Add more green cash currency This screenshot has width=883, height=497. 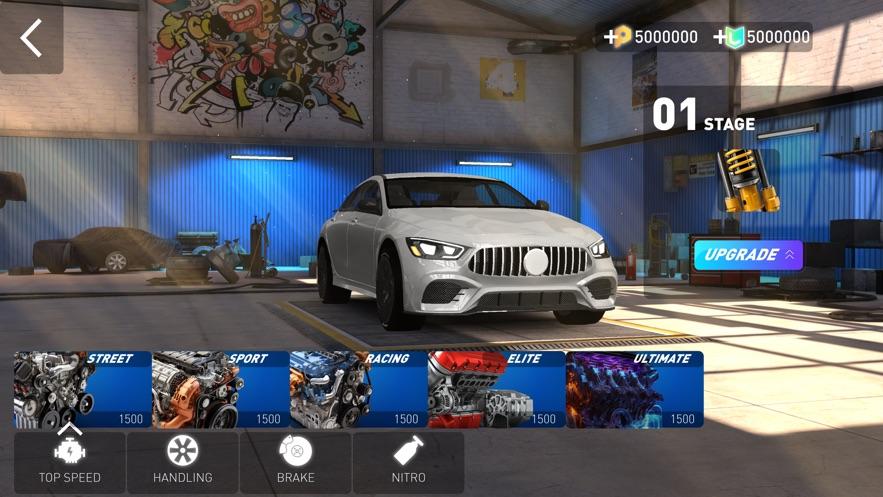tap(722, 38)
